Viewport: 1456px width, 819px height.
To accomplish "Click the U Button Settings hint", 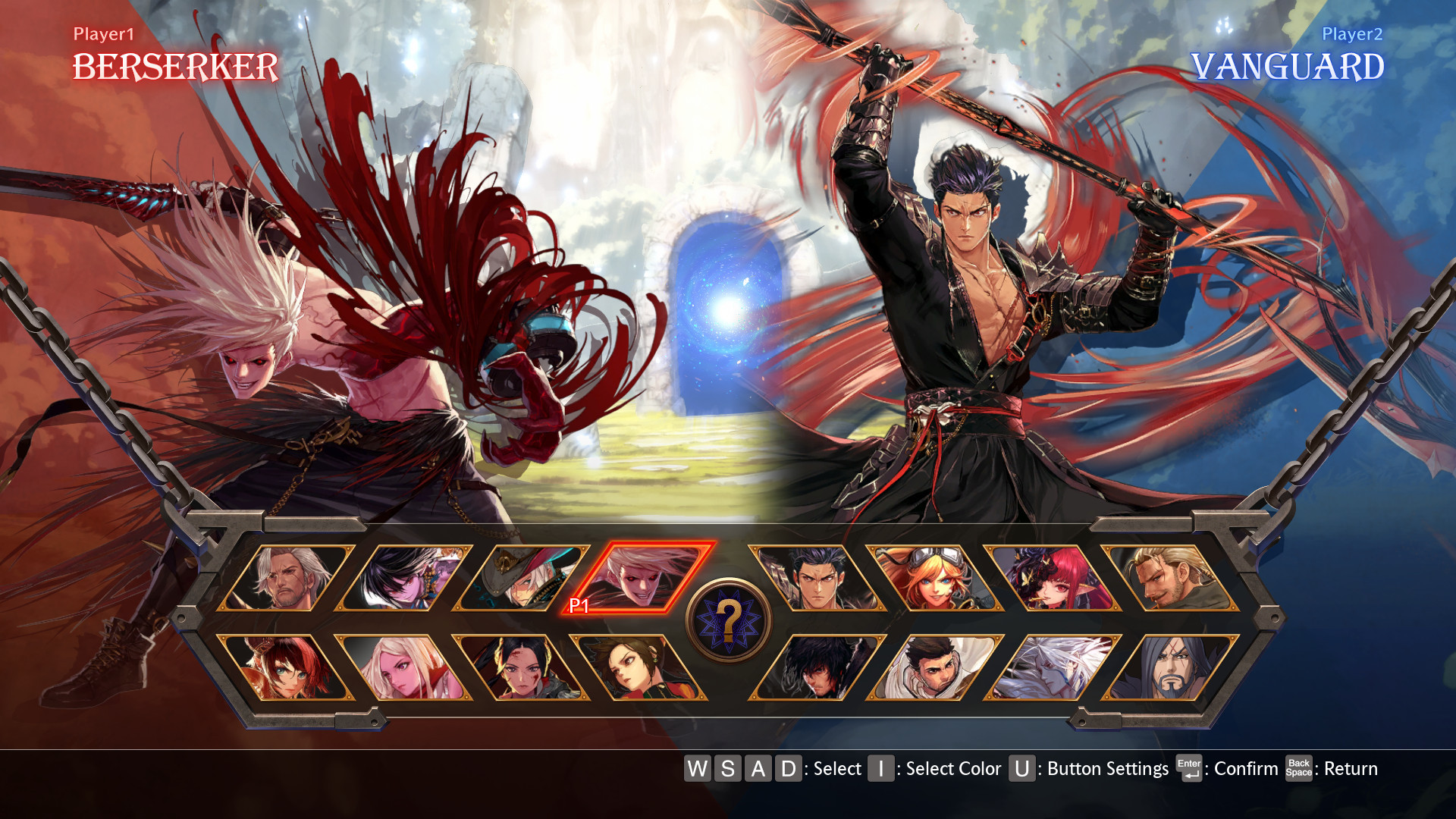I will (x=1021, y=769).
